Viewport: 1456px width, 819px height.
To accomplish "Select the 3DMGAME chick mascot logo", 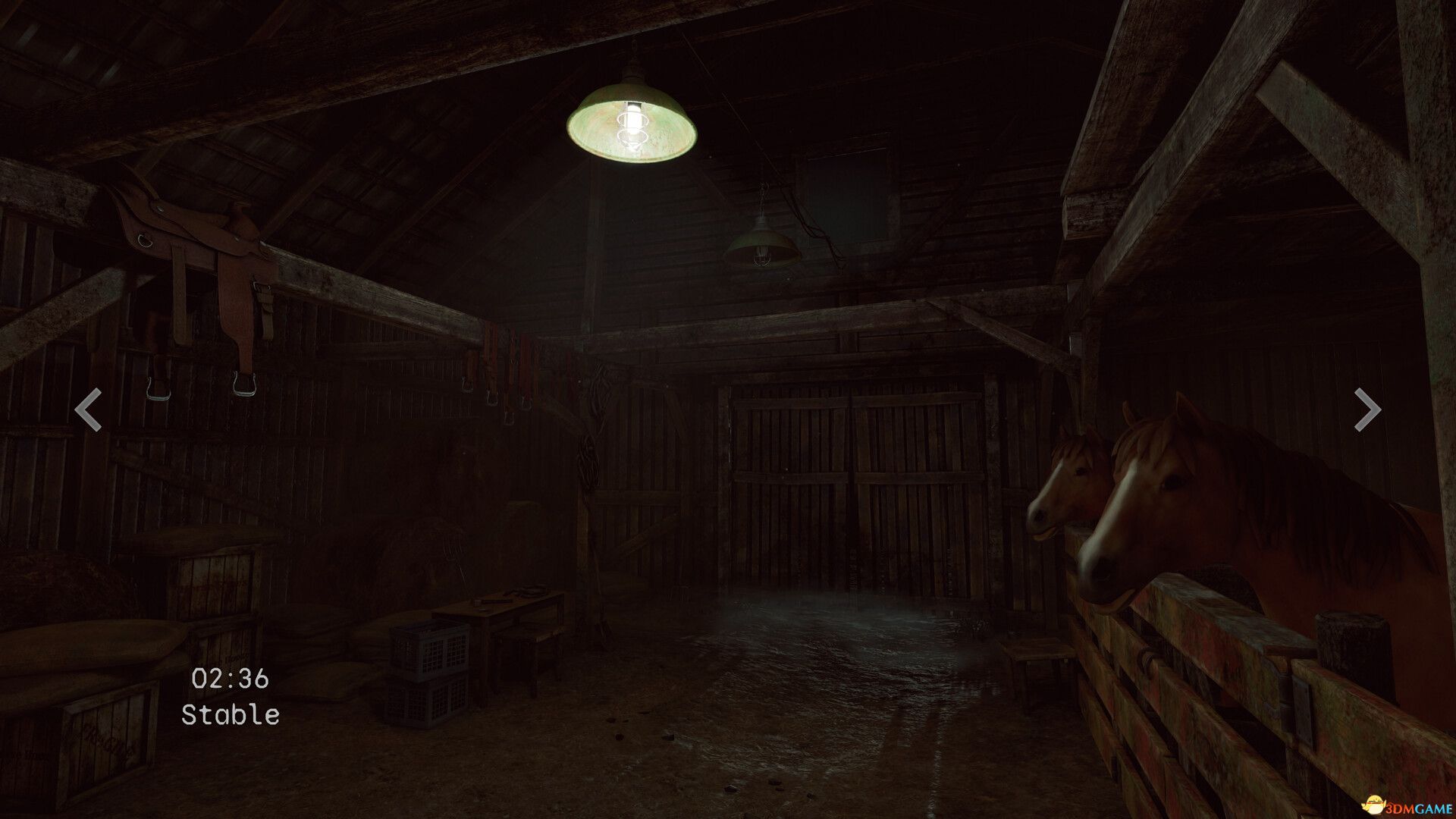I will pos(1374,804).
